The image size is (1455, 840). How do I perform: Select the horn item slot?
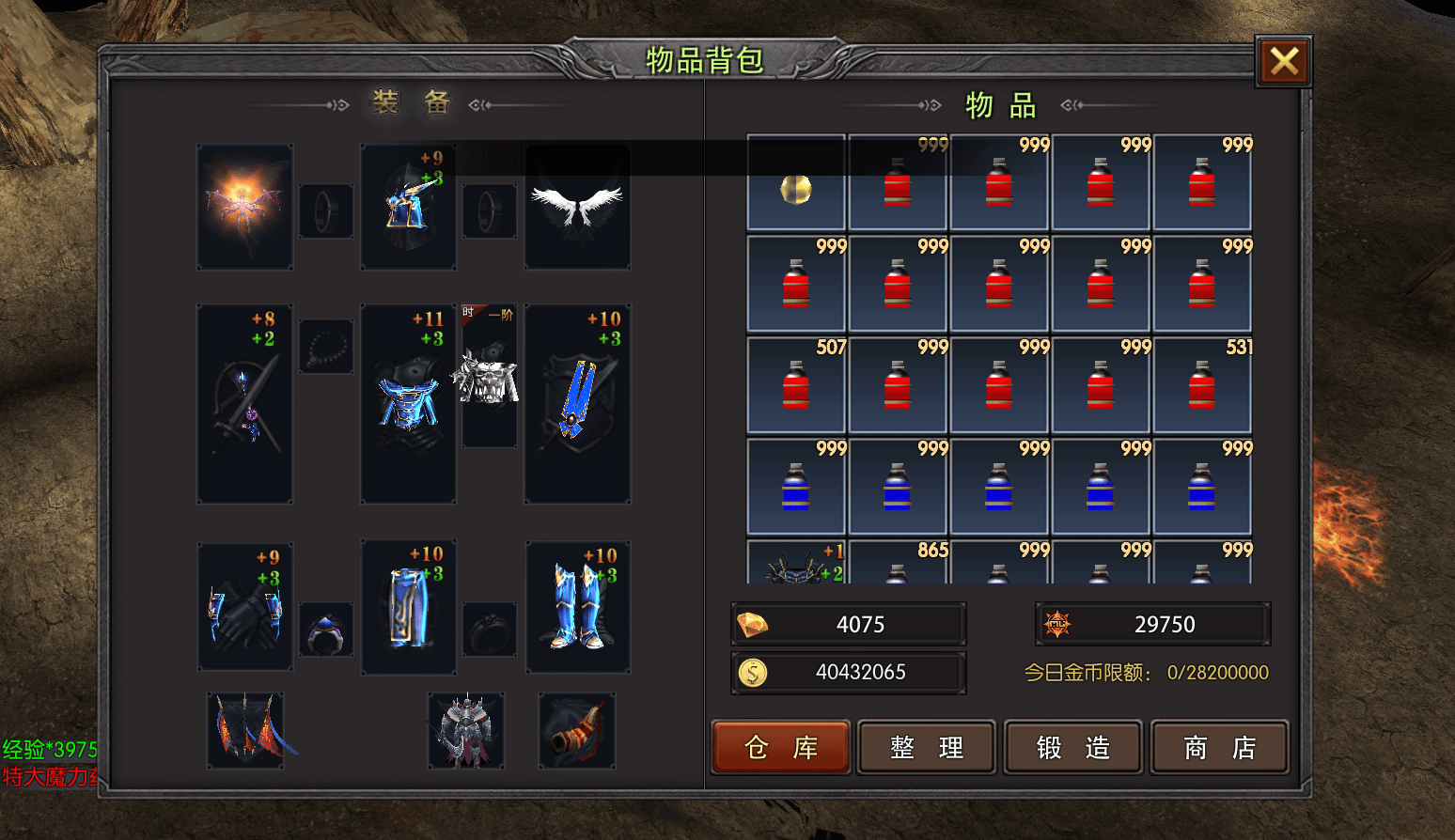coord(577,731)
